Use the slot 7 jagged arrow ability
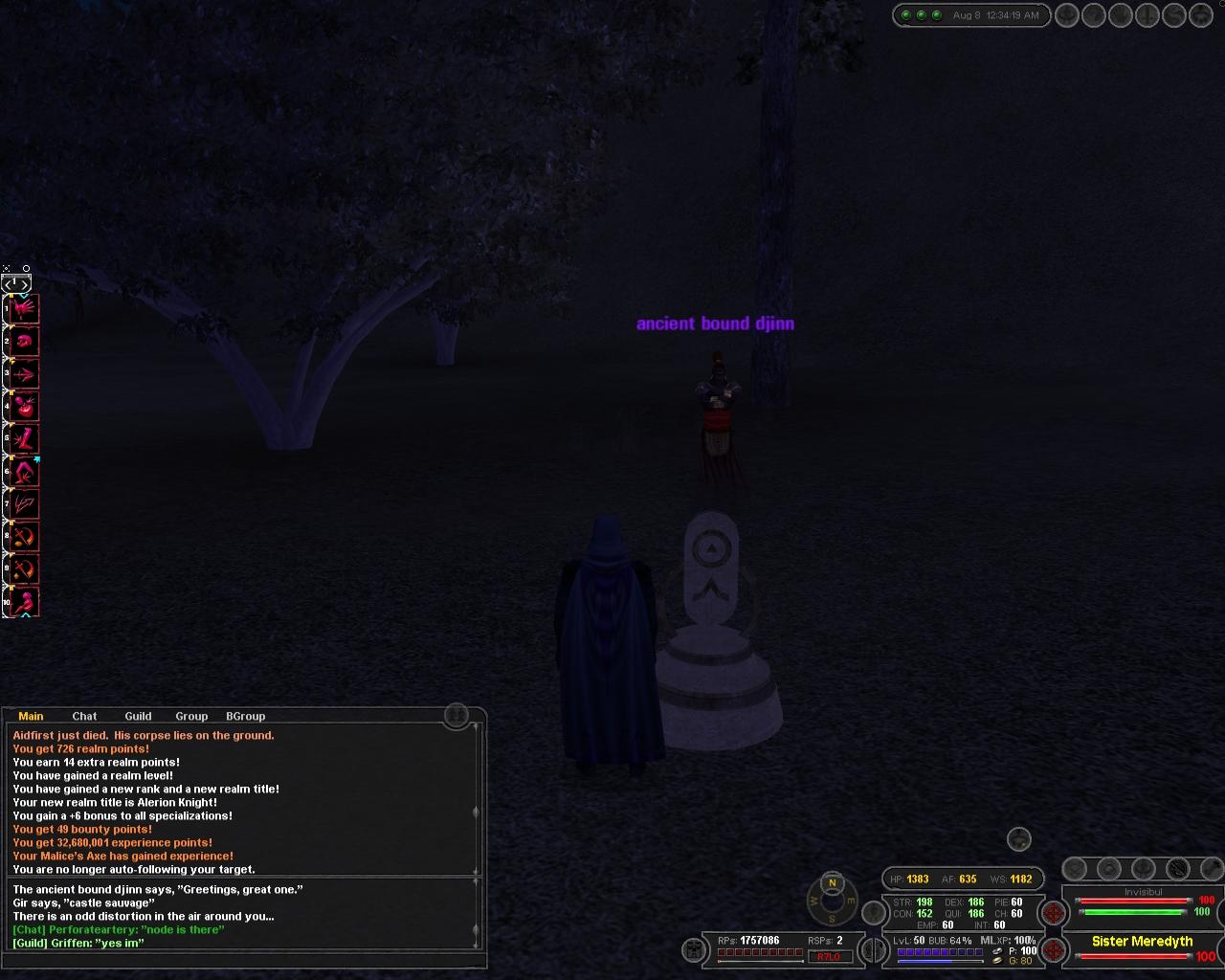The width and height of the screenshot is (1225, 980). click(x=24, y=503)
